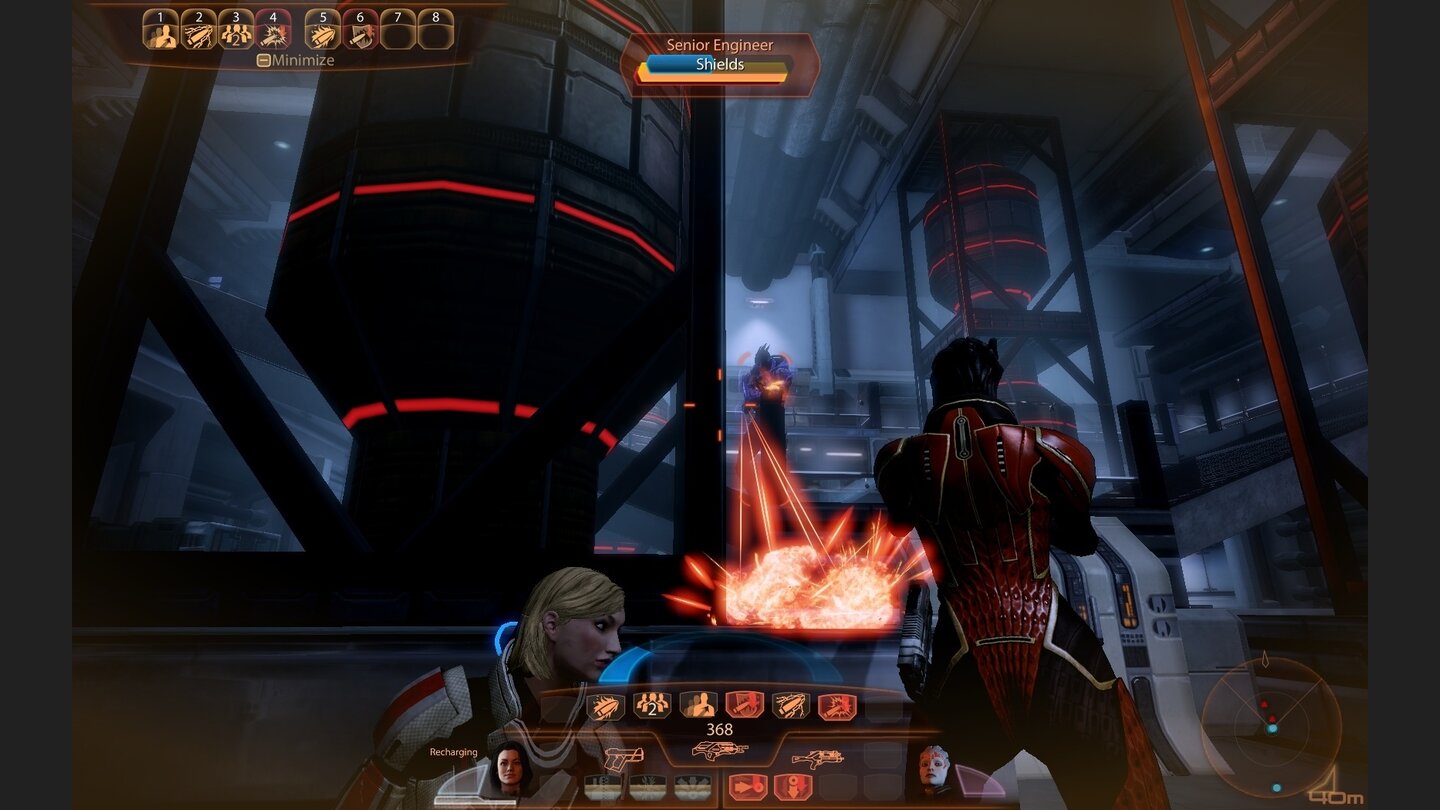Image resolution: width=1440 pixels, height=810 pixels.
Task: Click the Minimize control above the hotkey bar
Action: (296, 60)
